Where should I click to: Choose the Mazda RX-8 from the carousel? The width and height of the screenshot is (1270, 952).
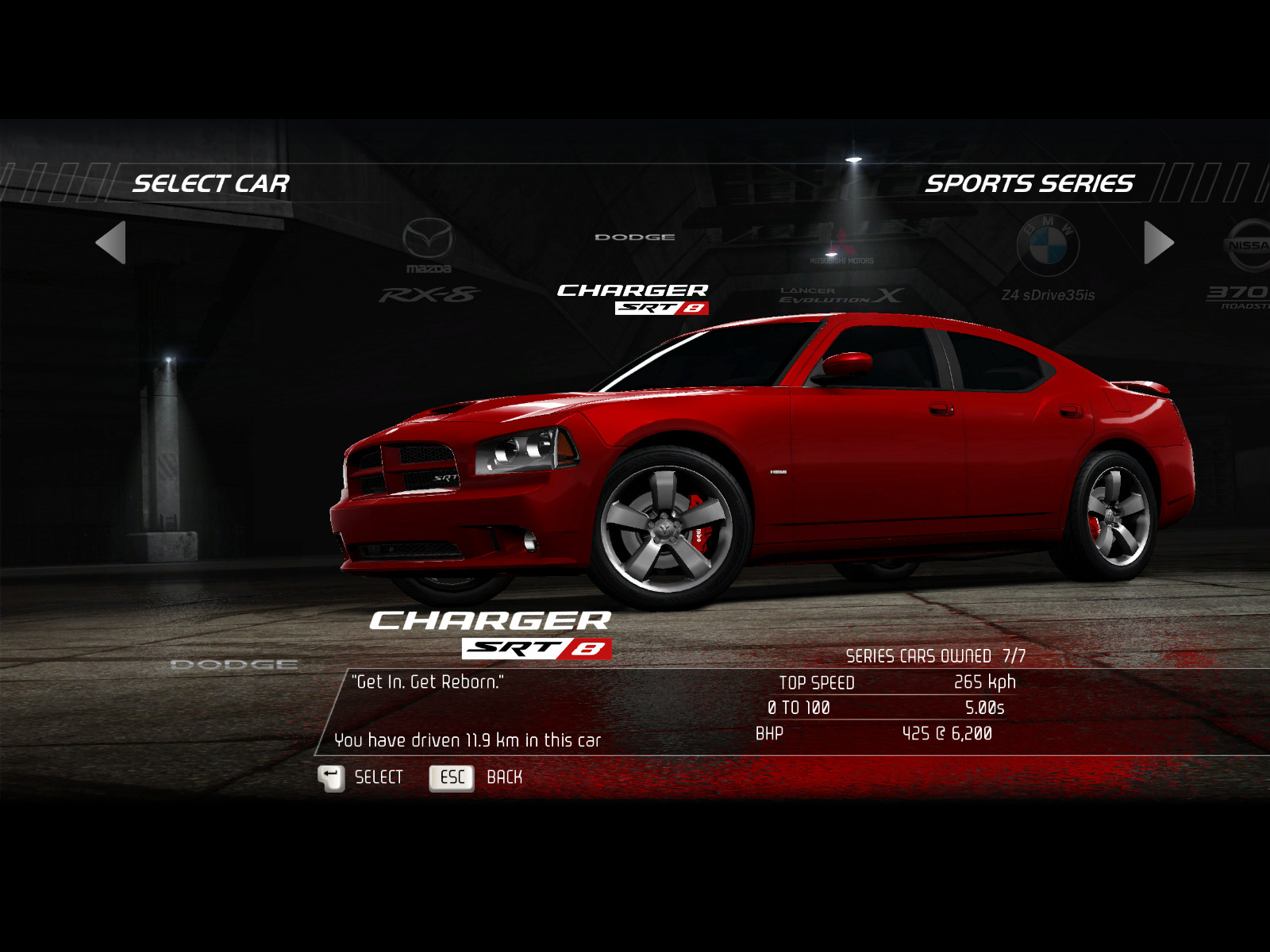point(429,263)
